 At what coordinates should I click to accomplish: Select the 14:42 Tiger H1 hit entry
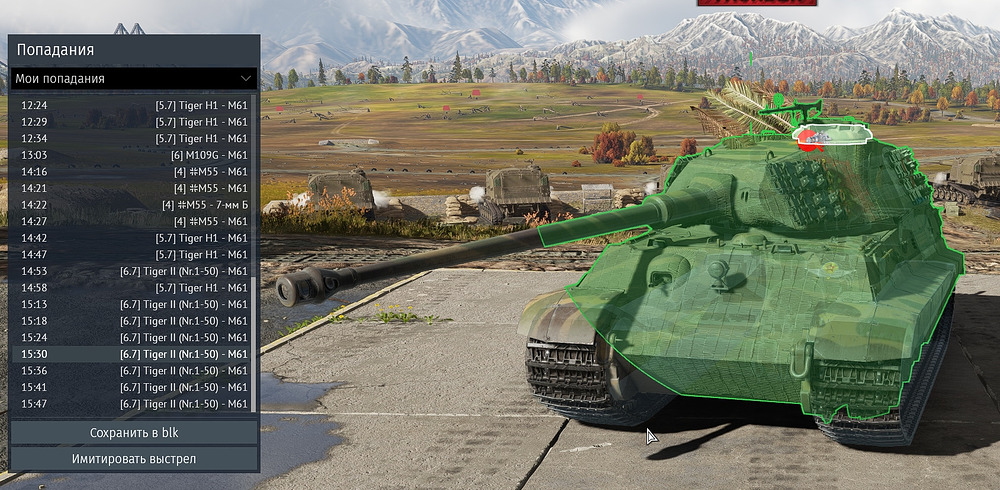pos(134,237)
